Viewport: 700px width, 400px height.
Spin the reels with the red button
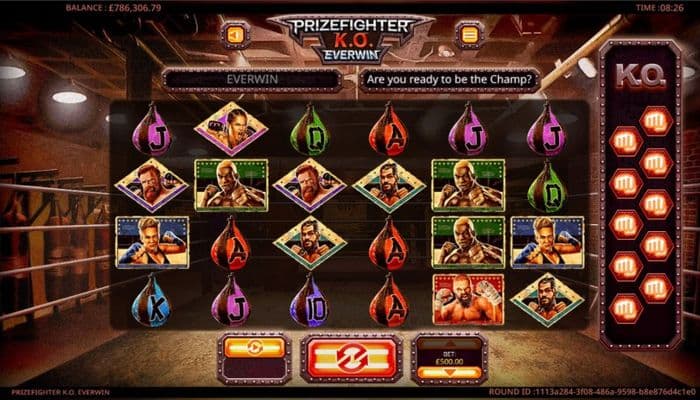tap(352, 358)
